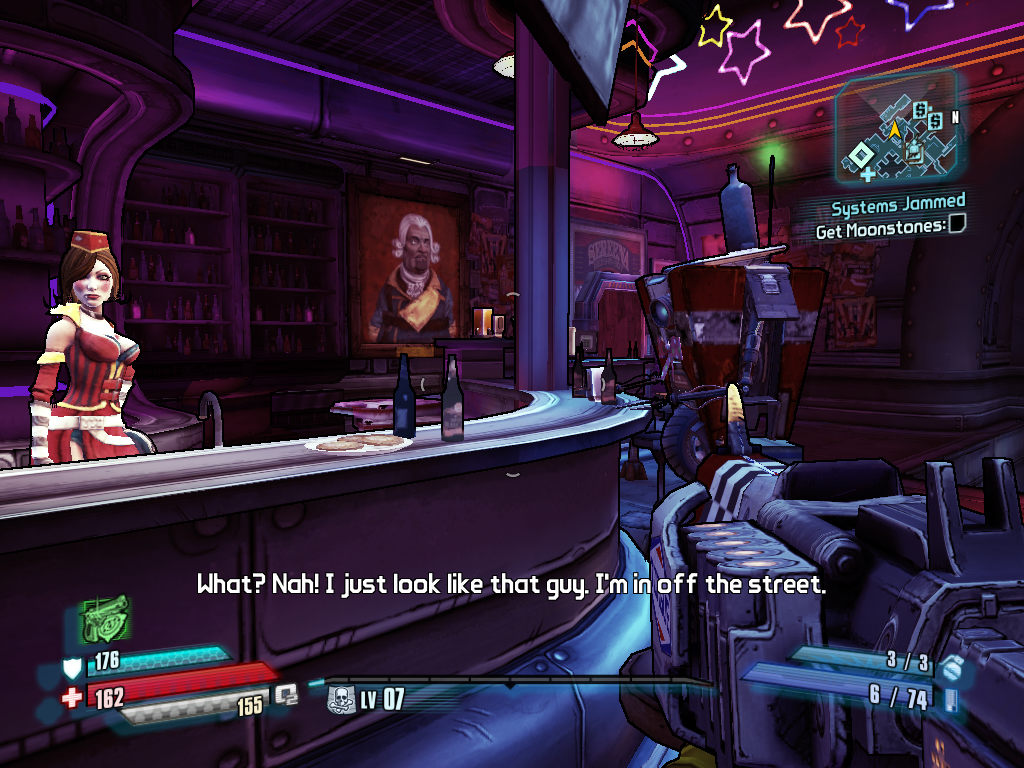This screenshot has width=1024, height=768.
Task: Tick the Get Moonstones objective checkbox
Action: [x=957, y=226]
